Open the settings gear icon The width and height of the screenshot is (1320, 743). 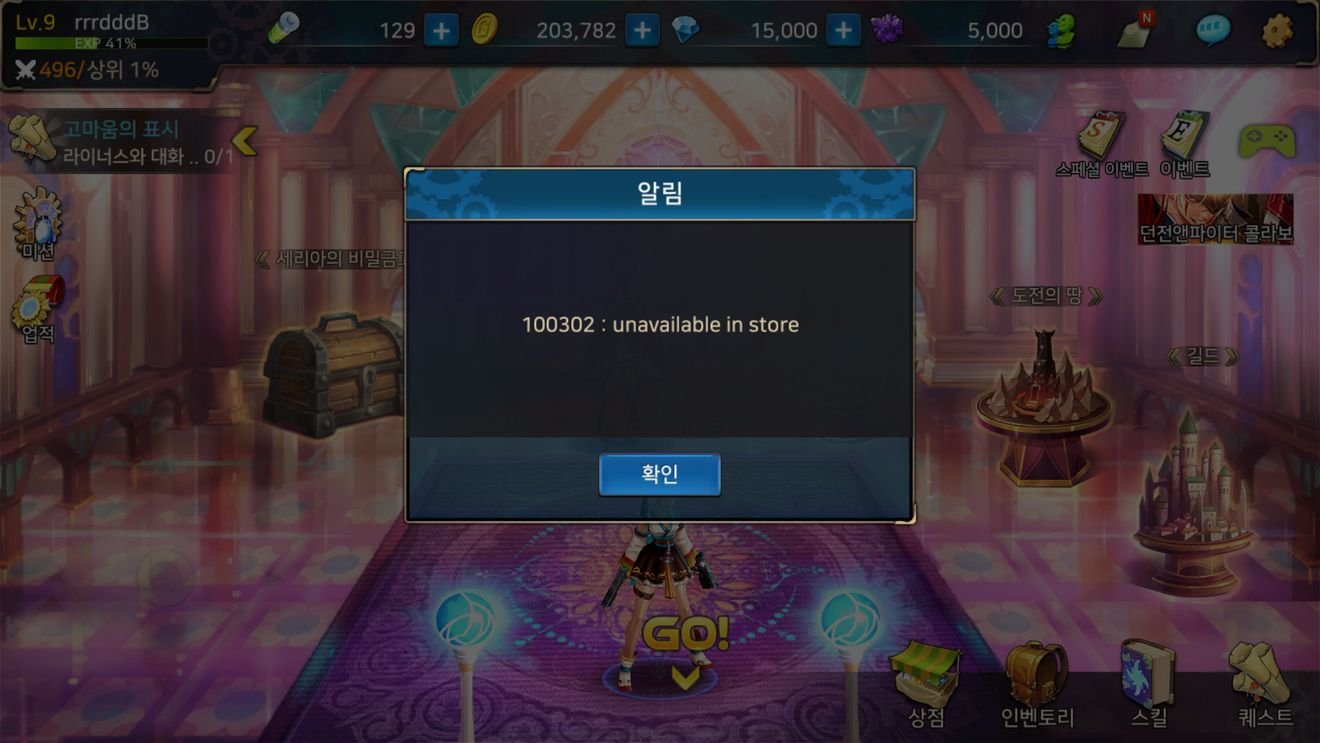click(1277, 31)
